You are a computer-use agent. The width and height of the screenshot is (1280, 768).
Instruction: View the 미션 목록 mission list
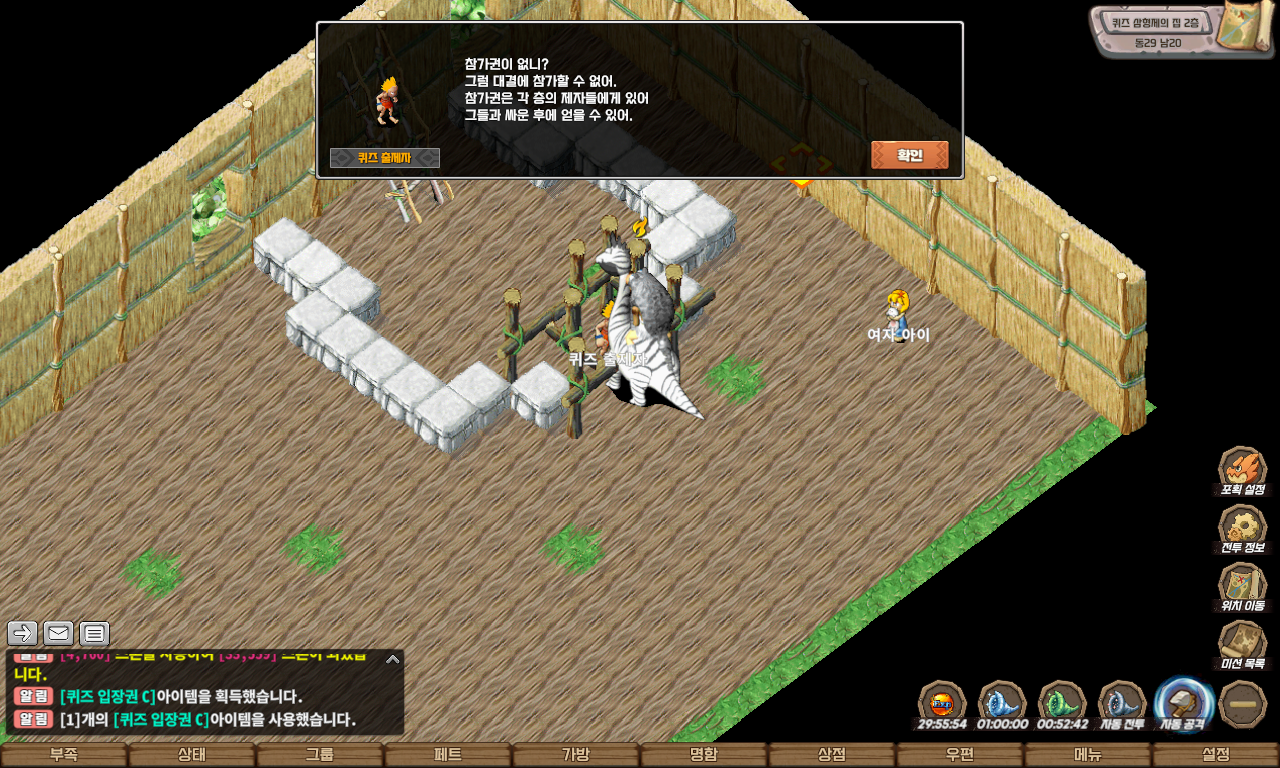point(1242,642)
